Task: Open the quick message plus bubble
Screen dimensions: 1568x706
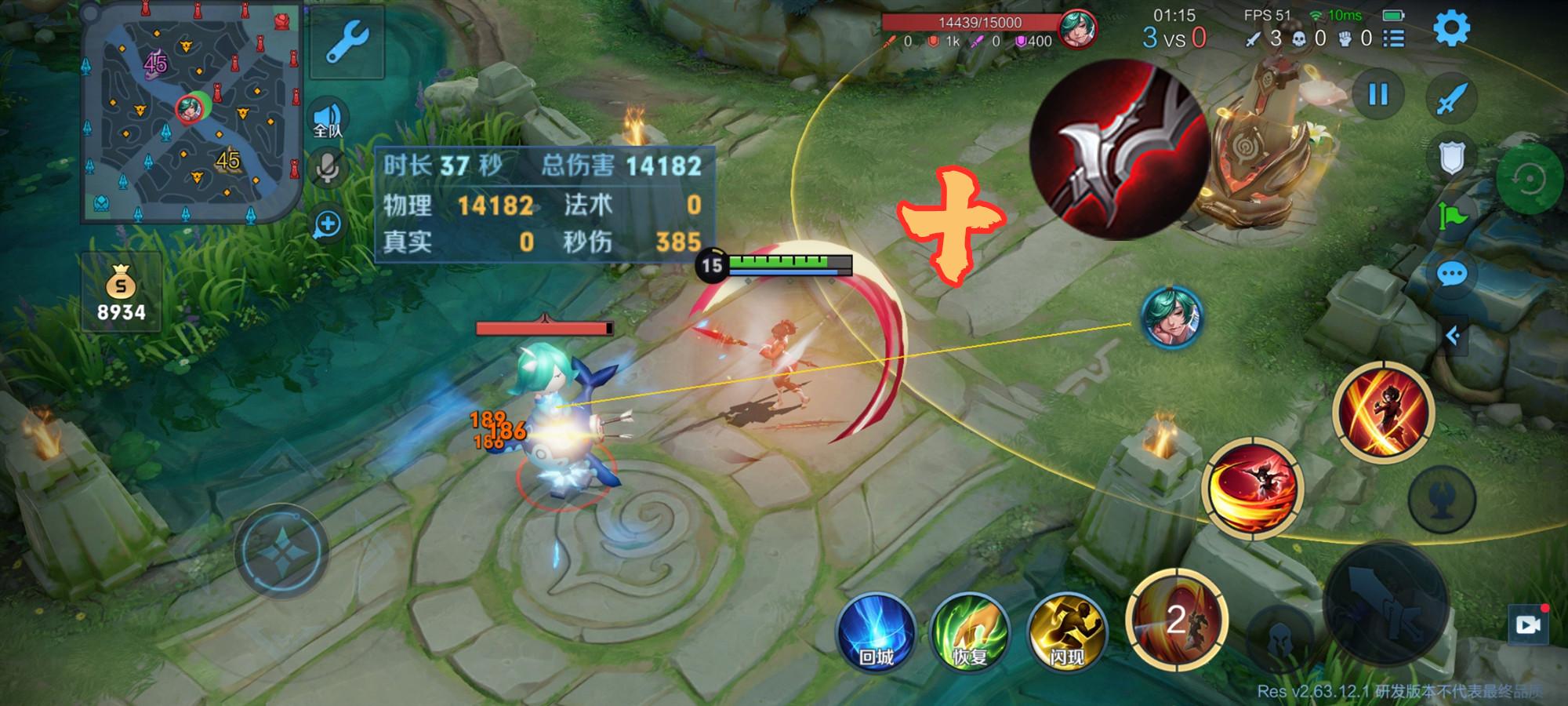Action: (328, 225)
